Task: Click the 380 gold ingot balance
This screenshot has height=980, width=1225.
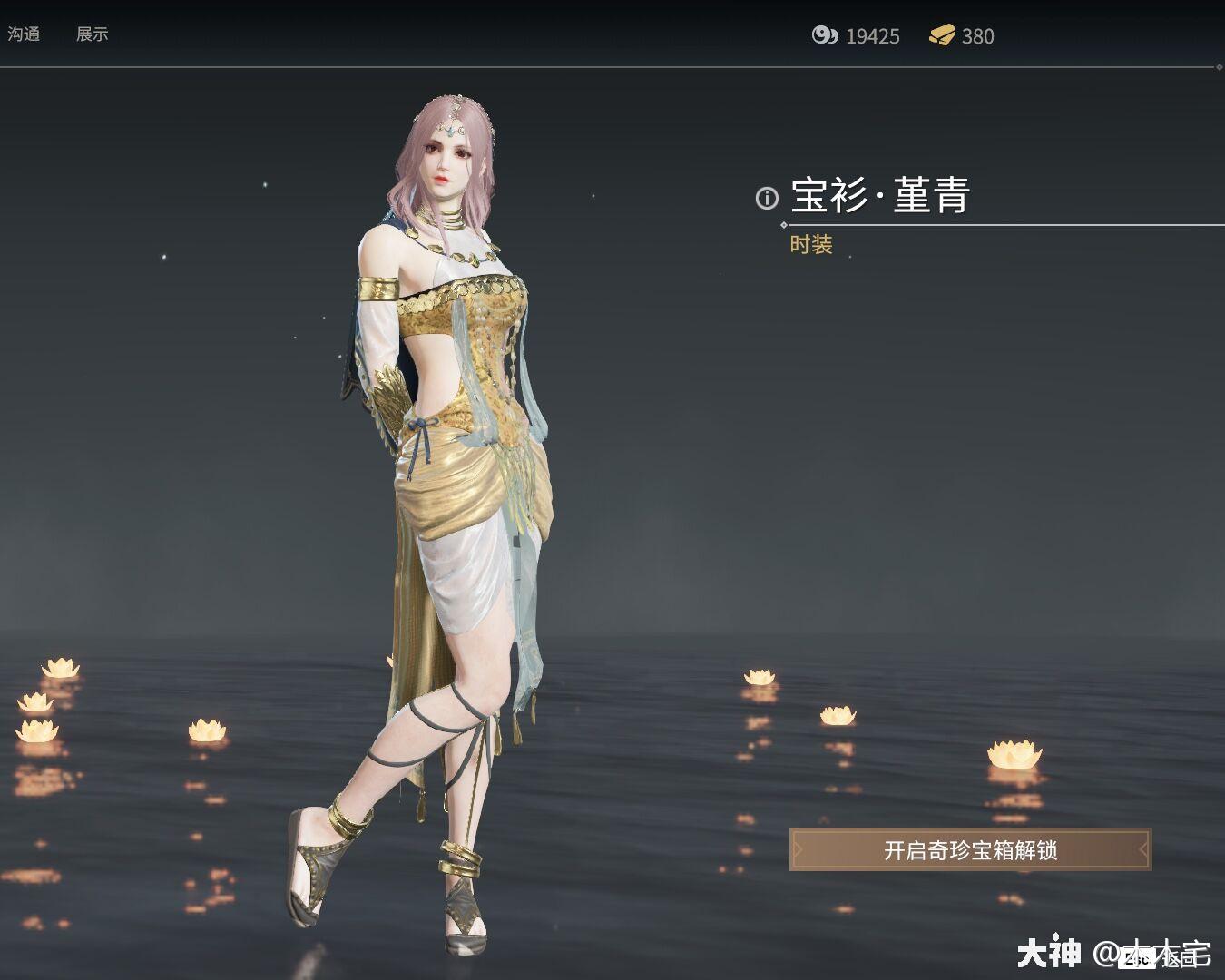Action: click(979, 37)
